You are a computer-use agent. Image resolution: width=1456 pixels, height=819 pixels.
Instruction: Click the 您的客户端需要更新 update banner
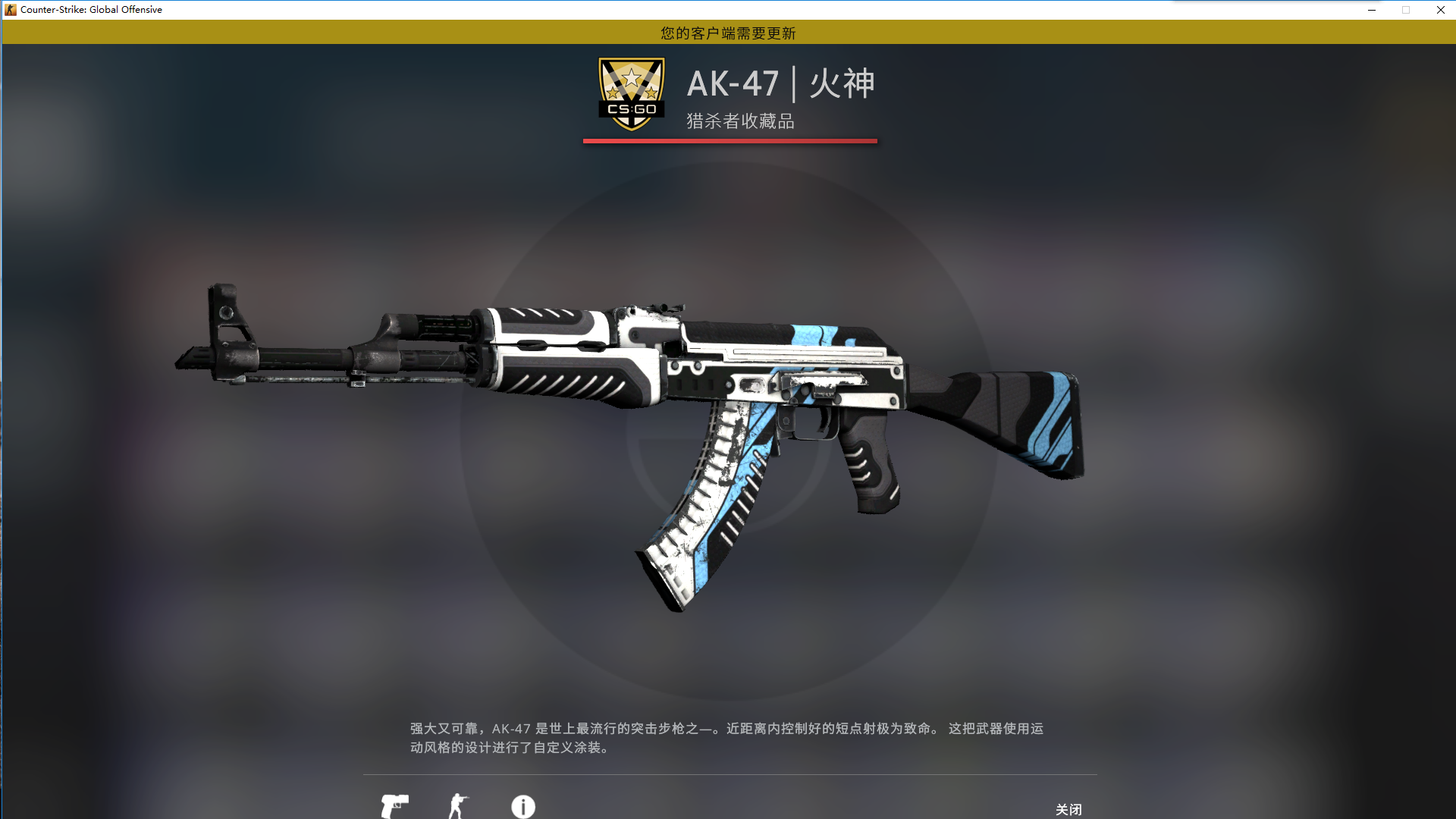(726, 33)
